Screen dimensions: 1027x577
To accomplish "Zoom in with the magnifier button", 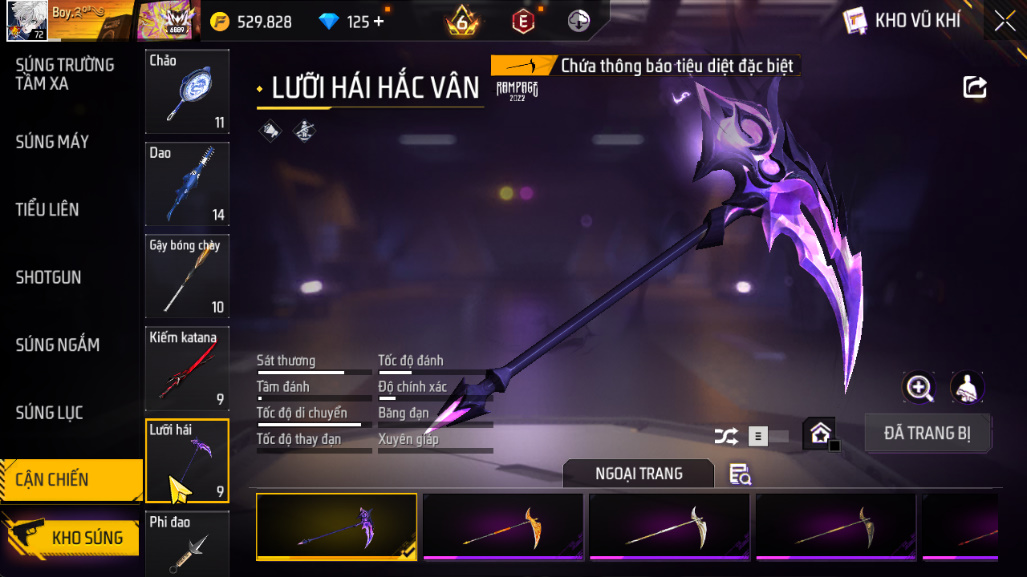I will point(918,387).
